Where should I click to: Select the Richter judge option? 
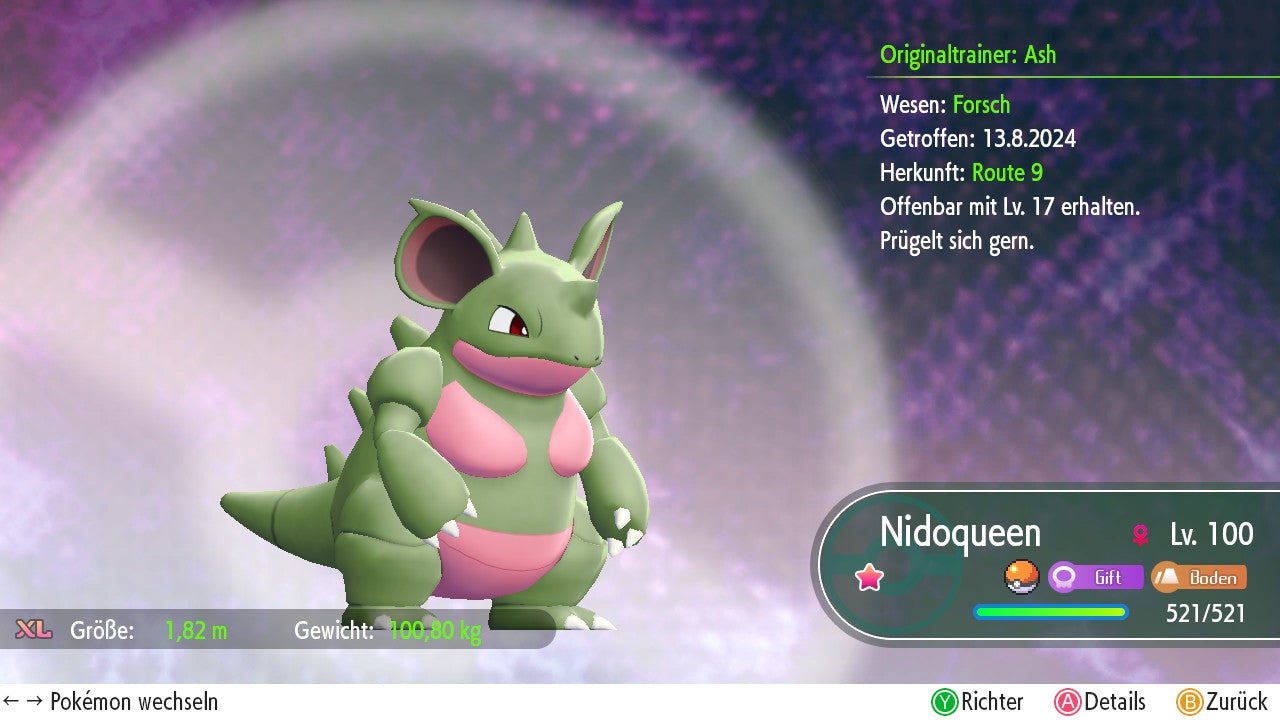coord(978,702)
